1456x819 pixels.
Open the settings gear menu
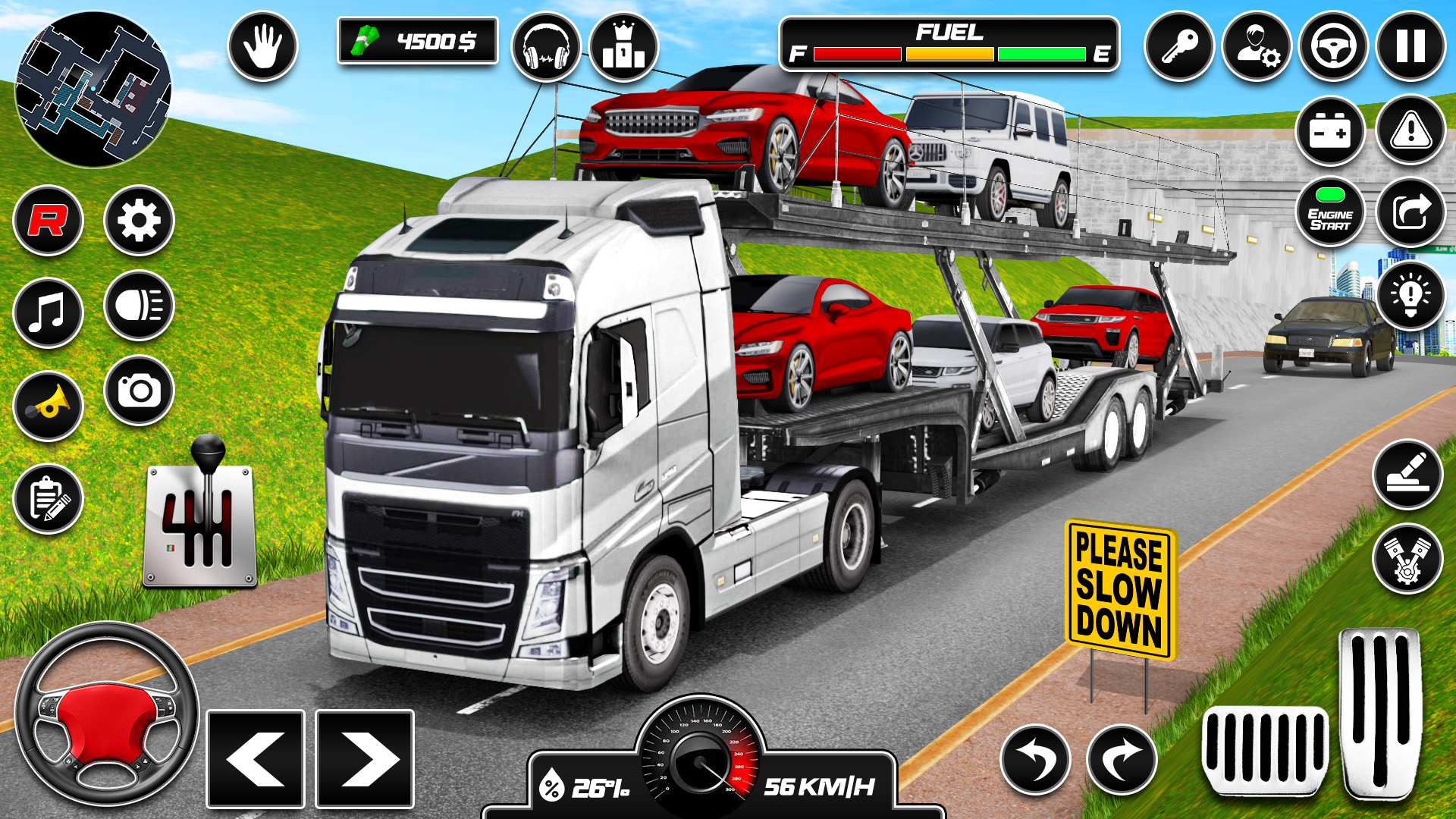(139, 220)
